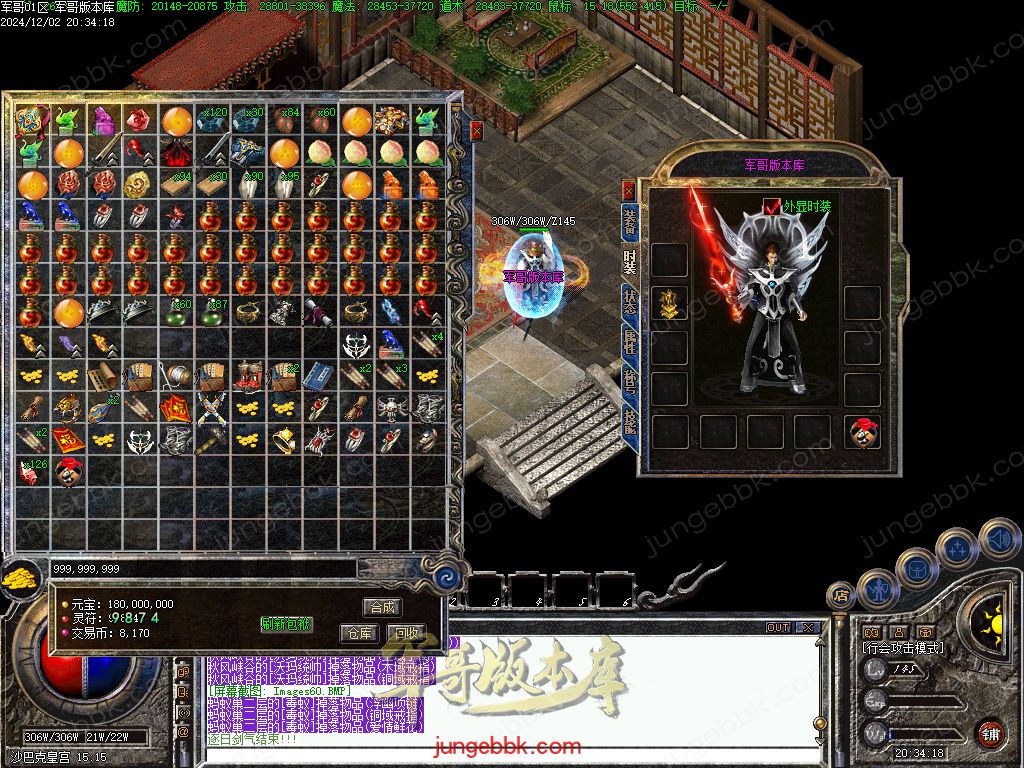
Task: Toggle the 外显时装 costume display checkbox
Action: click(771, 206)
